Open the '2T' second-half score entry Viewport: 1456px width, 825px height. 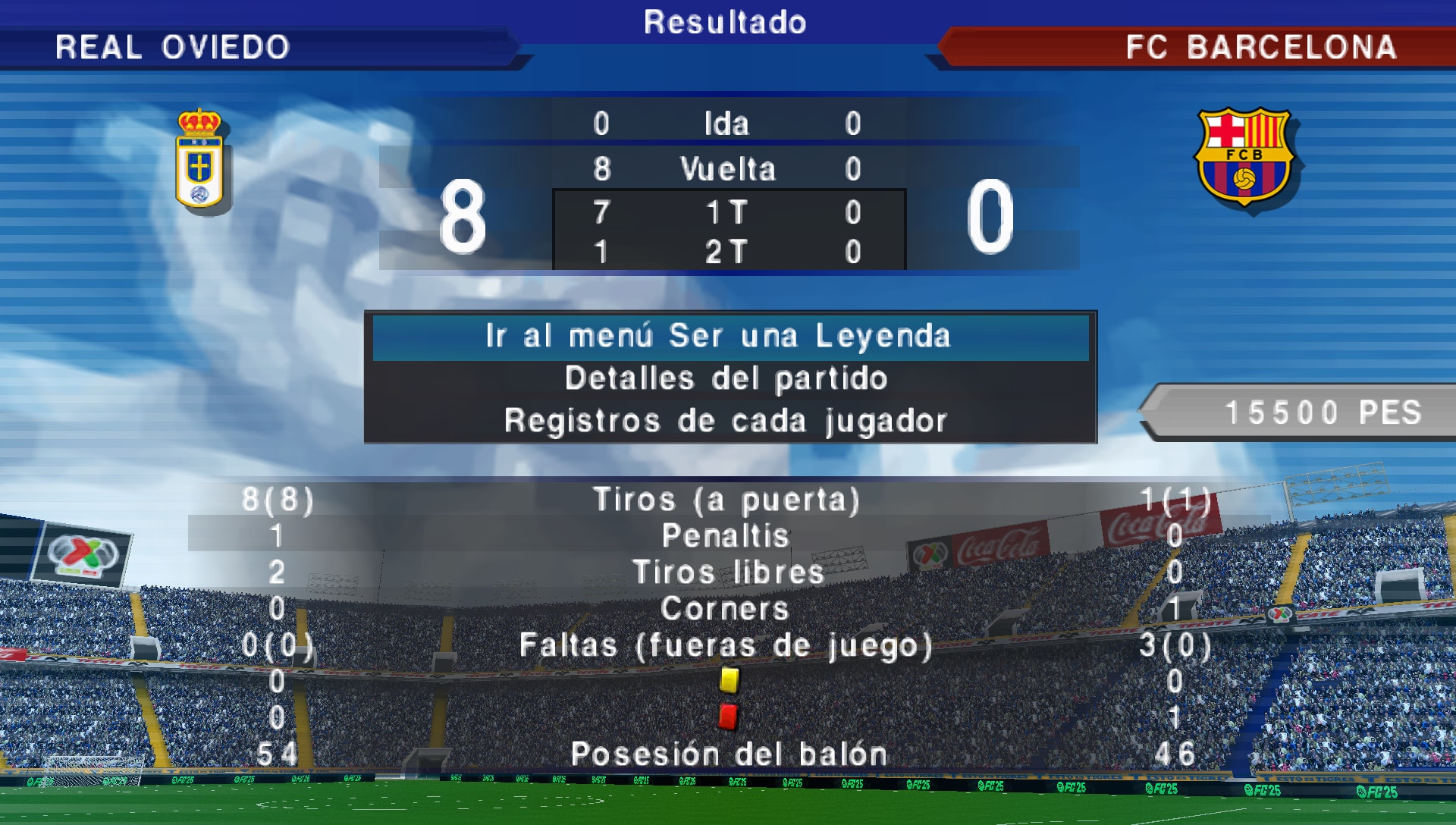pos(726,252)
